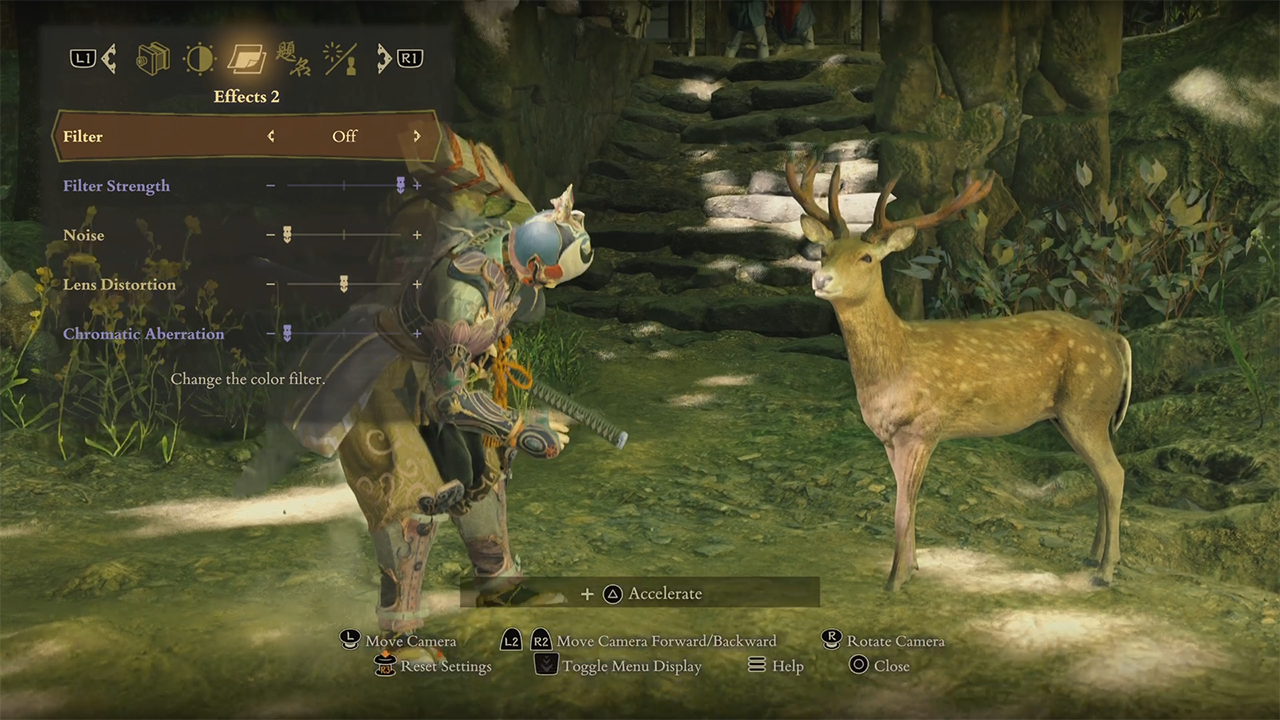The width and height of the screenshot is (1280, 720).
Task: Click the Filter Strength slider handle
Action: coord(401,185)
